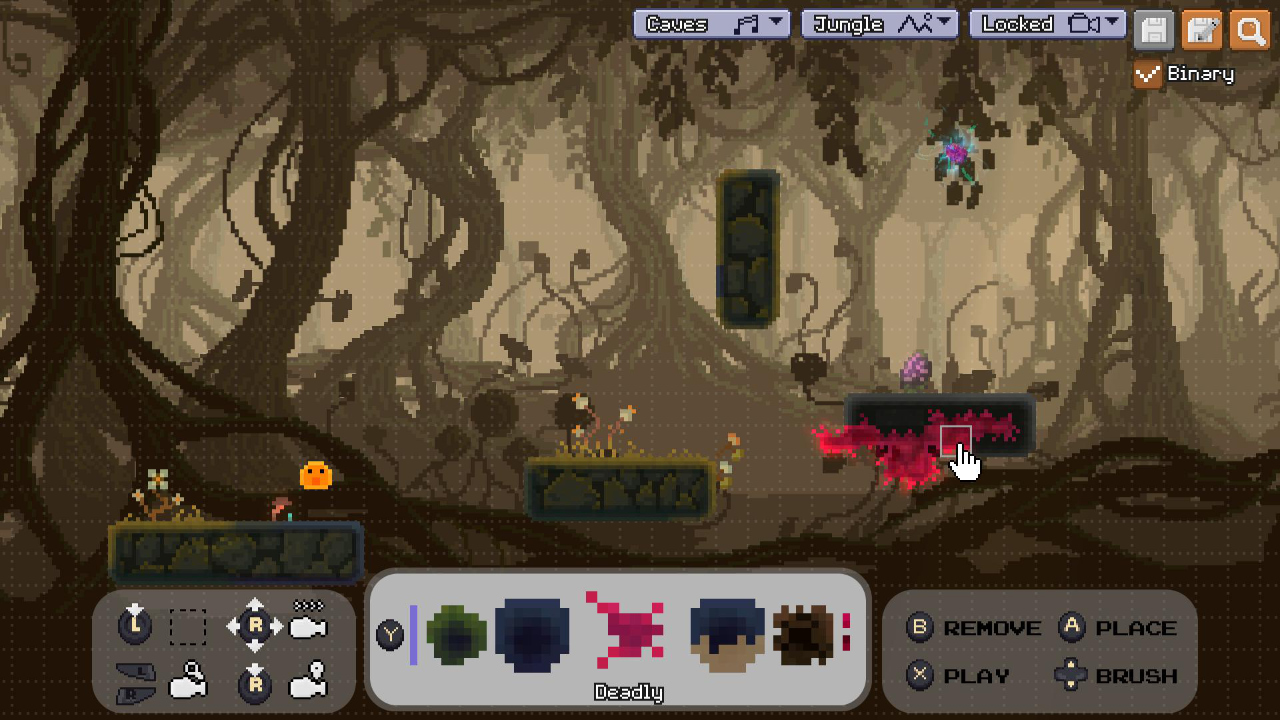1280x720 pixels.
Task: Click the save level floppy disk icon
Action: tap(1153, 31)
